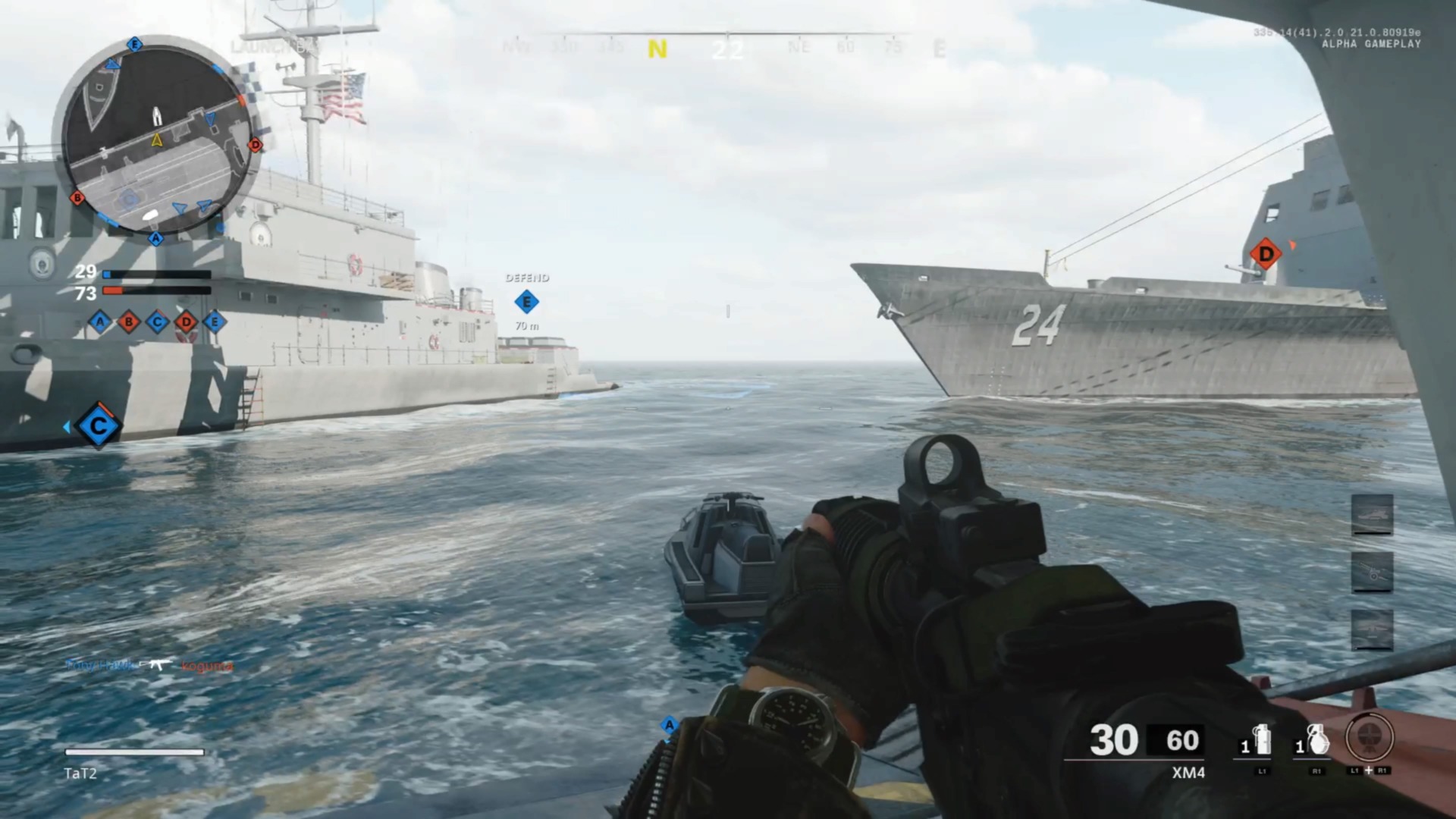The image size is (1456, 819).
Task: Expand the DEFEND E objective marker
Action: (x=527, y=301)
